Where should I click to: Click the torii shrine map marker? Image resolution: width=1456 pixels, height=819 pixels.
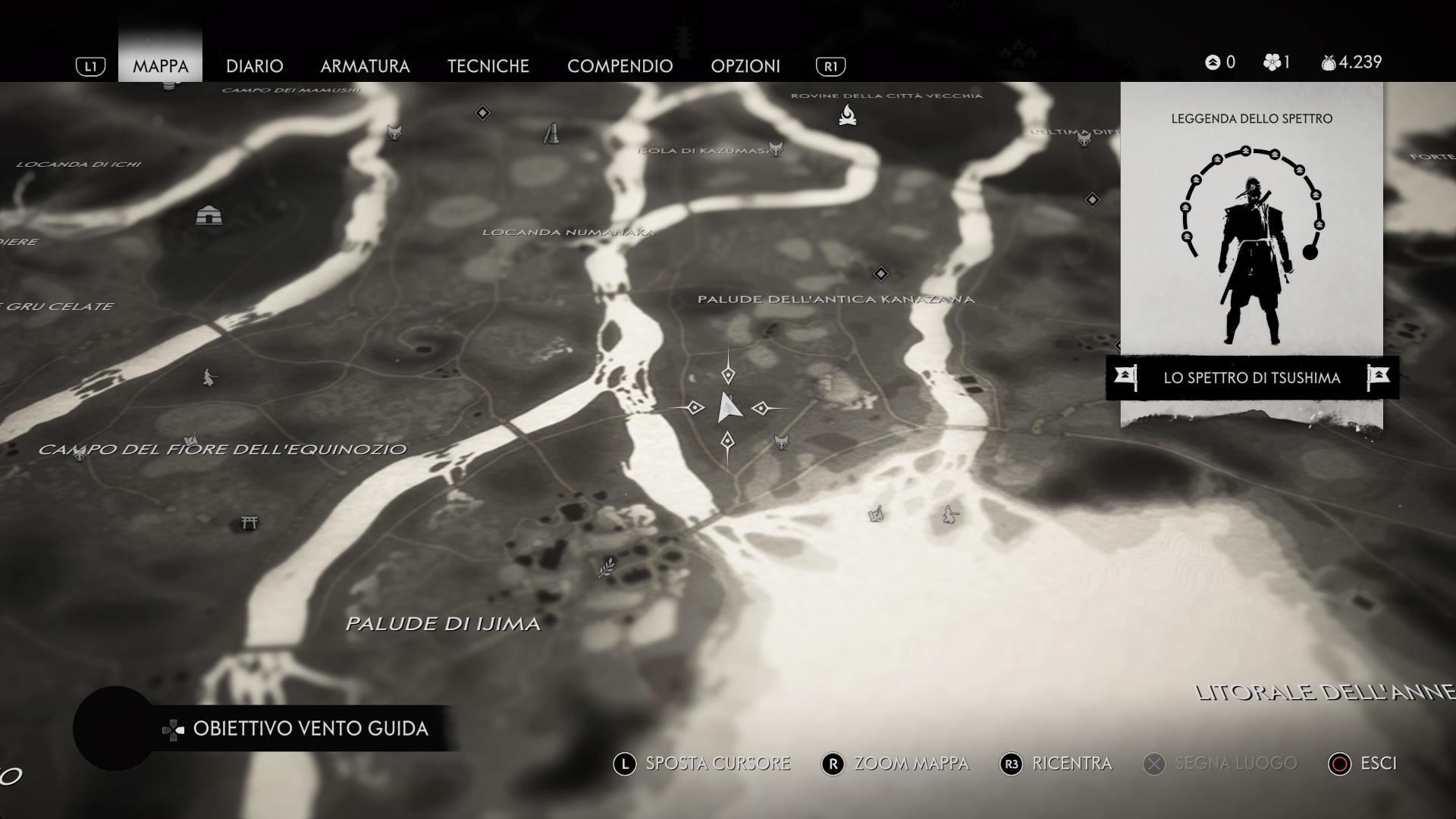pos(249,522)
